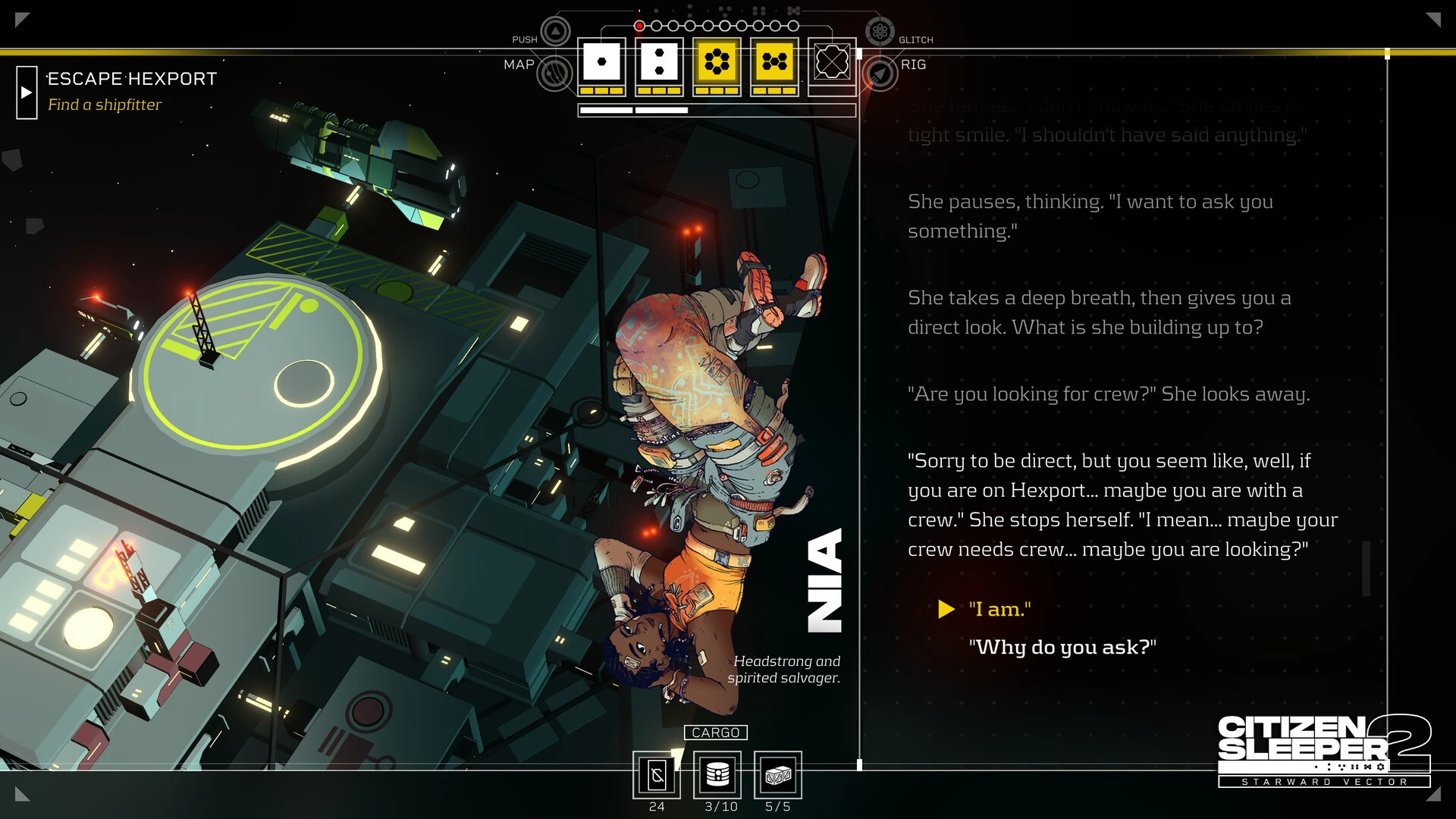1456x819 pixels.
Task: Select the "Why do you ask?" reply
Action: point(1062,647)
